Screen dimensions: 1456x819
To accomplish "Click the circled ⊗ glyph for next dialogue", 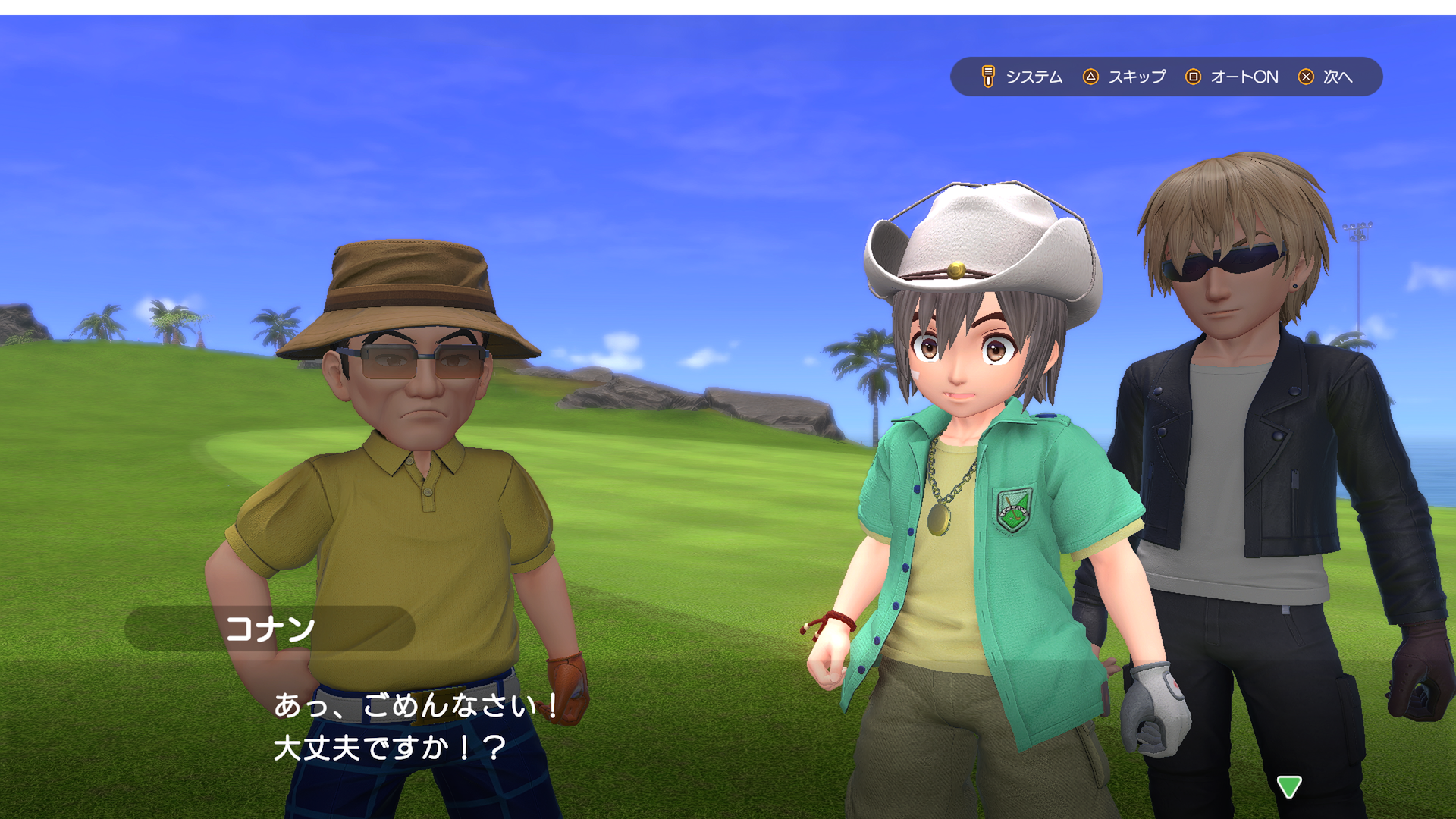I will pos(1306,76).
